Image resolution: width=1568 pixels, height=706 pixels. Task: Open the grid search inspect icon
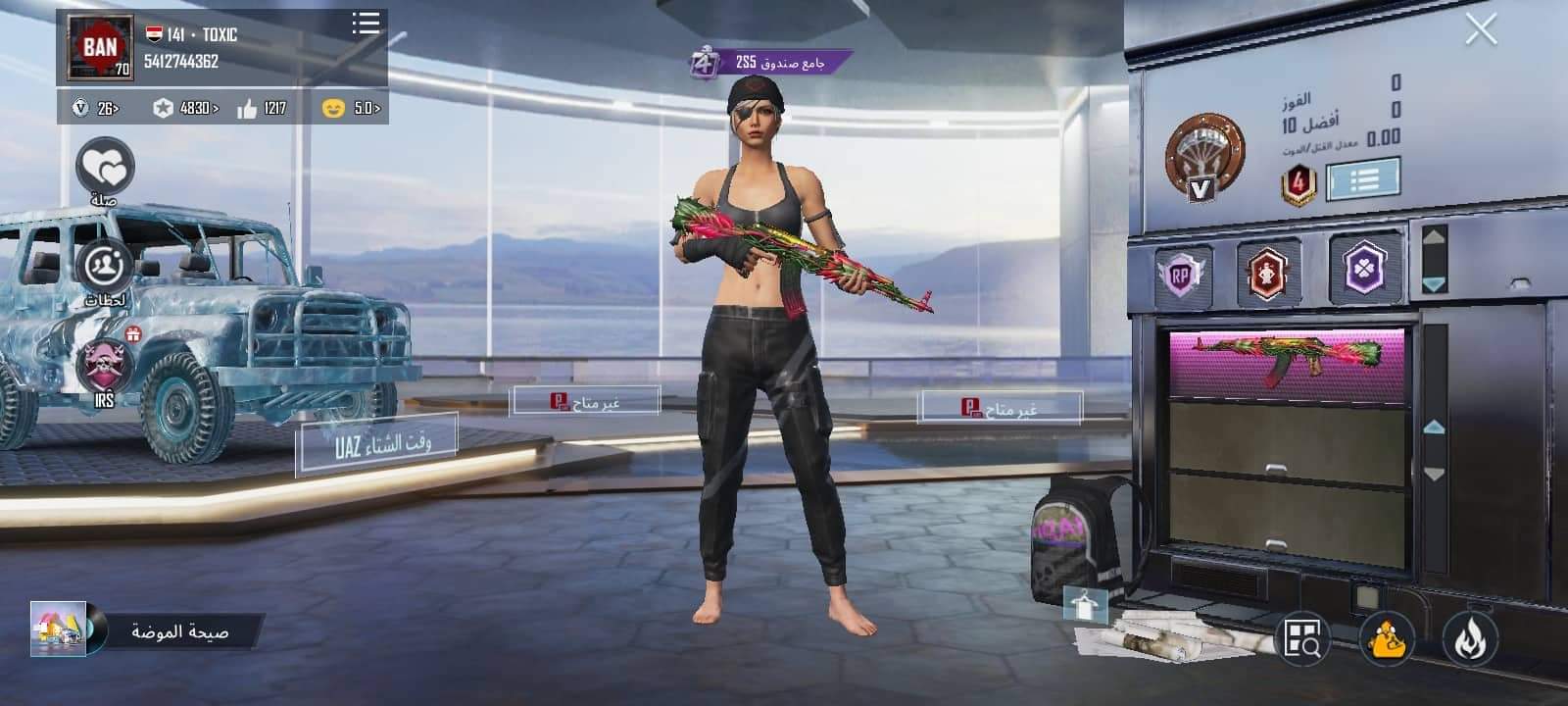point(1303,638)
